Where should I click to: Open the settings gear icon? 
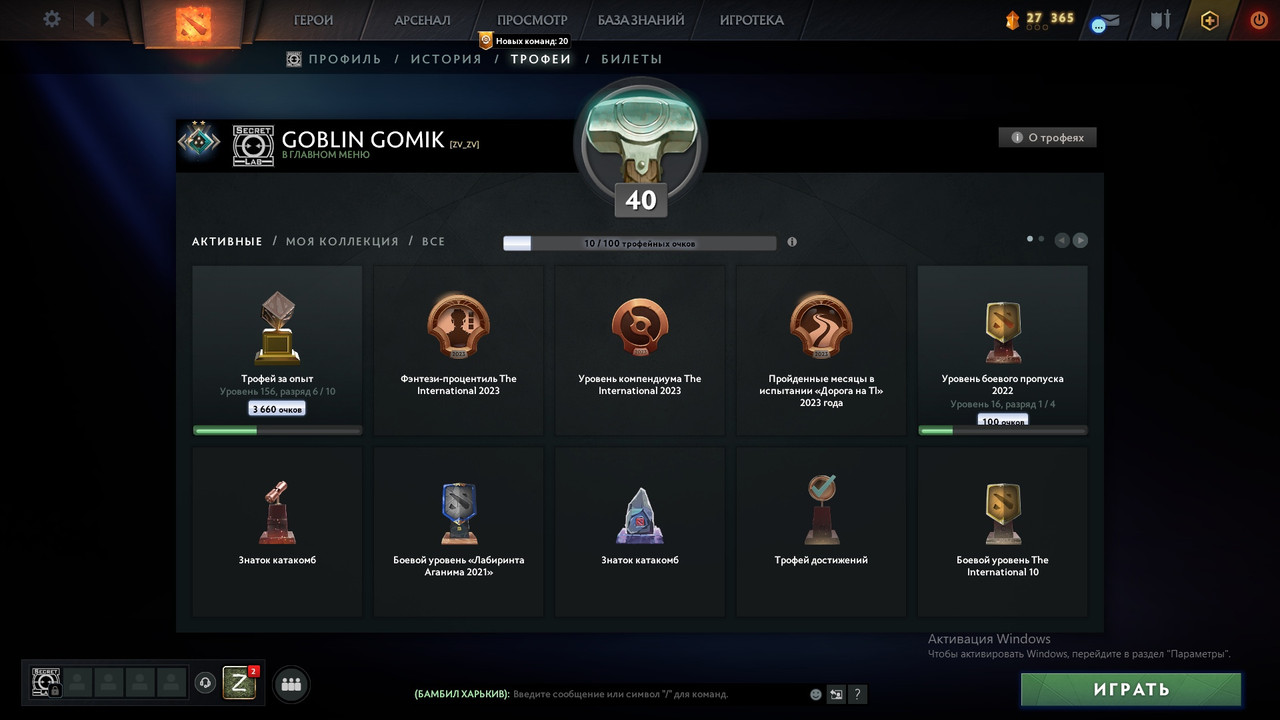(52, 19)
